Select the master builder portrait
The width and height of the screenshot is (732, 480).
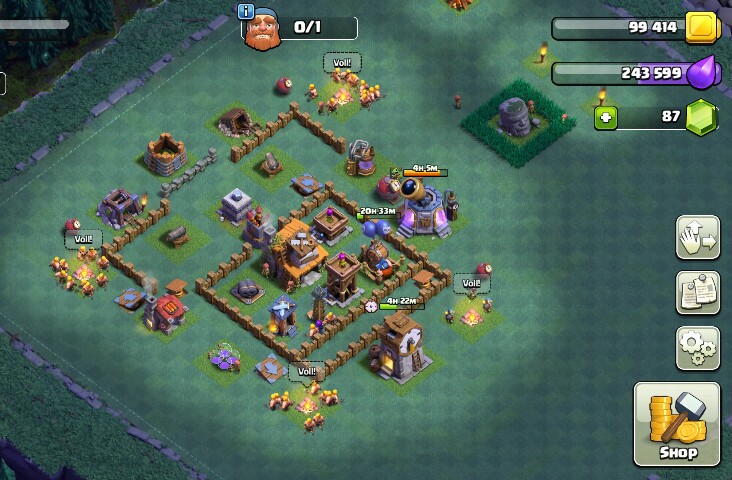tap(262, 31)
